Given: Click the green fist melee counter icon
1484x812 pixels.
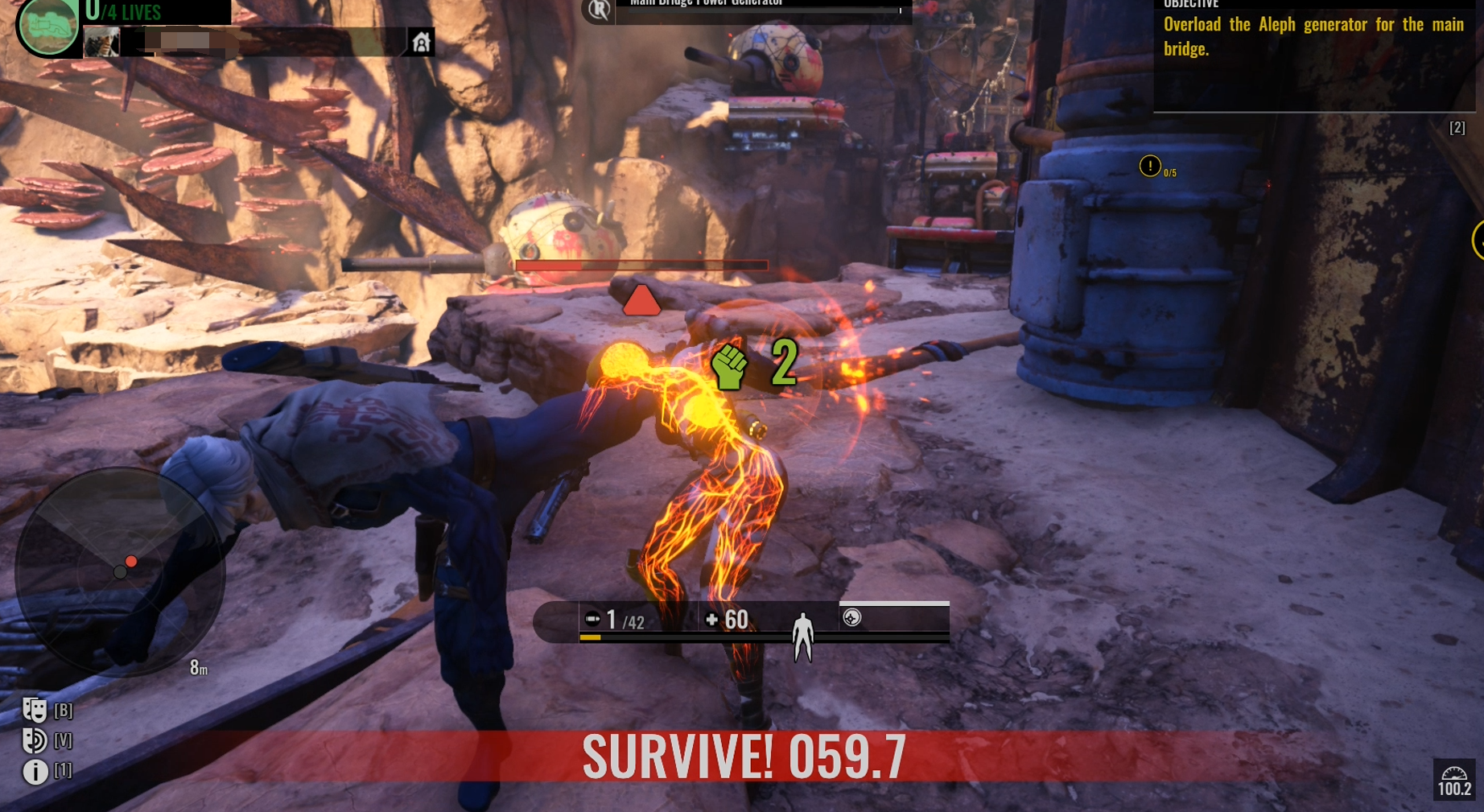Looking at the screenshot, I should coord(729,366).
